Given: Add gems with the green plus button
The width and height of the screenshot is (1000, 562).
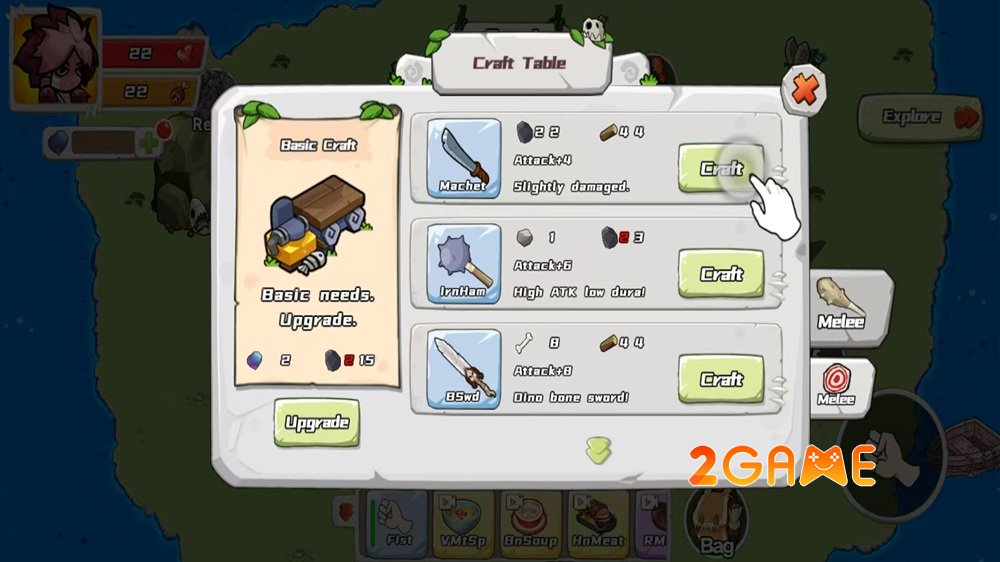Looking at the screenshot, I should pyautogui.click(x=149, y=143).
